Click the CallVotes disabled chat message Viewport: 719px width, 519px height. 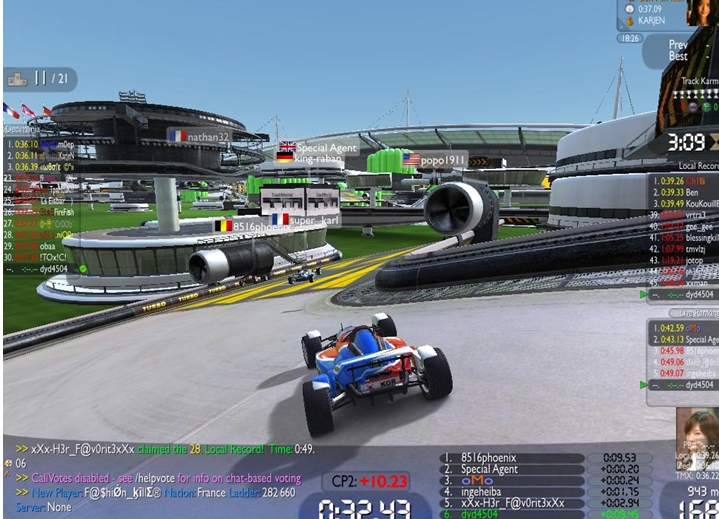150,478
